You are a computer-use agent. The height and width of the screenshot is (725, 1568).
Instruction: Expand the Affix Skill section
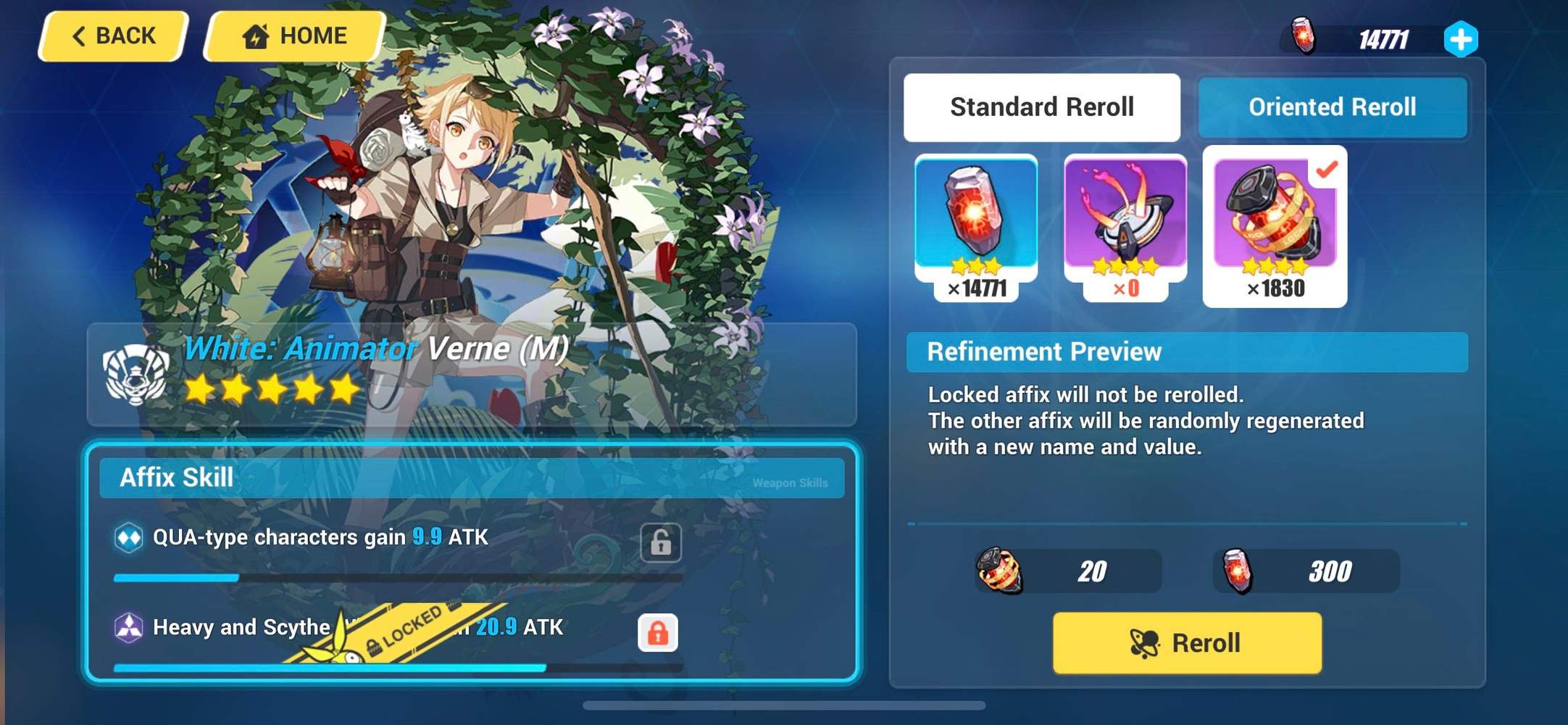[x=176, y=477]
